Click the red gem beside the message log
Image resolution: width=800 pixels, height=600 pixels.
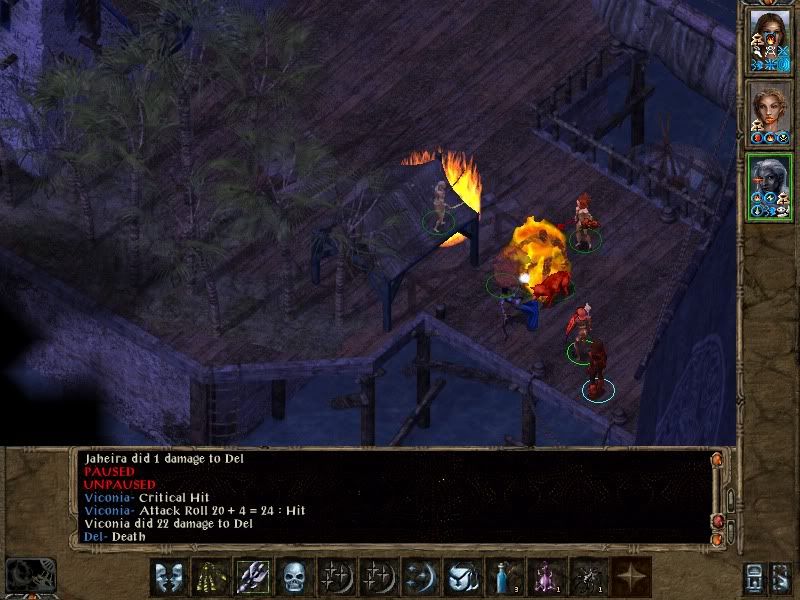point(717,521)
